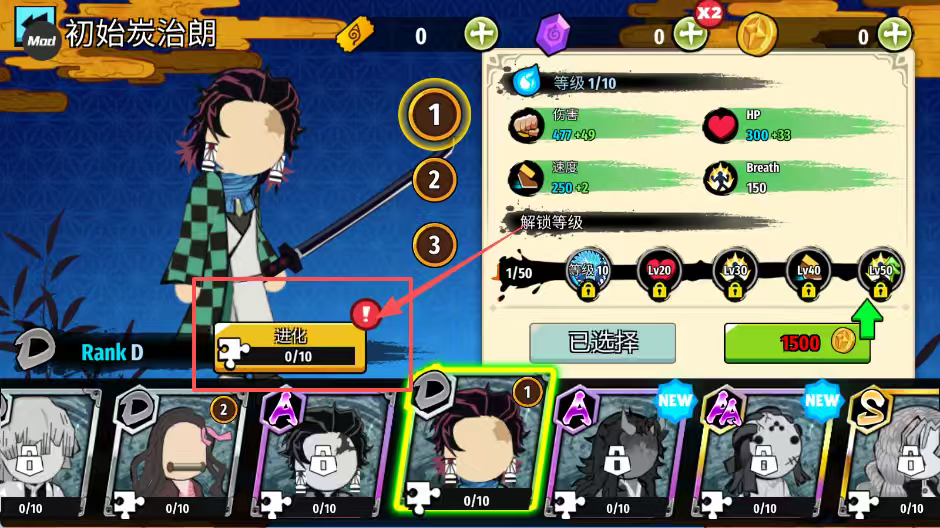The width and height of the screenshot is (940, 528).
Task: Select the locked Lv40 unlock node
Action: (x=807, y=274)
